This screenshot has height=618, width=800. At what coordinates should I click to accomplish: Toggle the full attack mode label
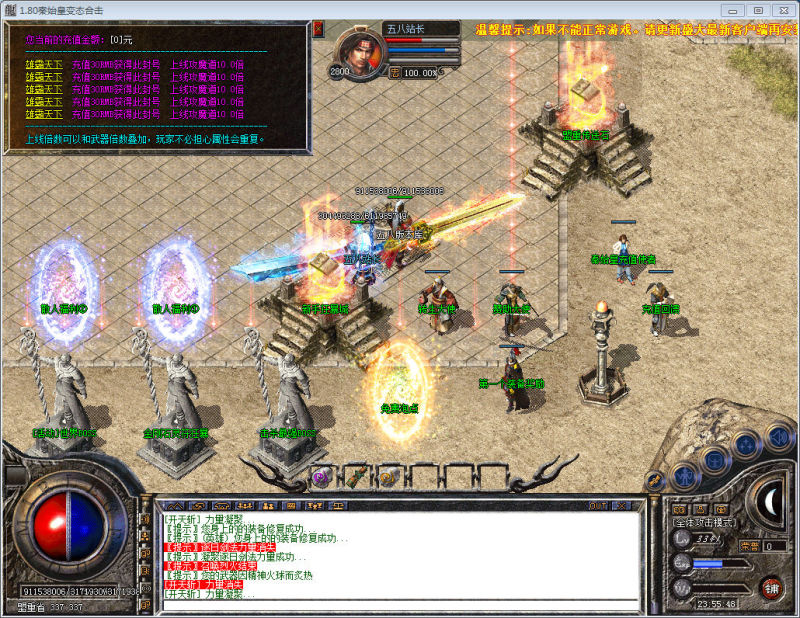[704, 523]
